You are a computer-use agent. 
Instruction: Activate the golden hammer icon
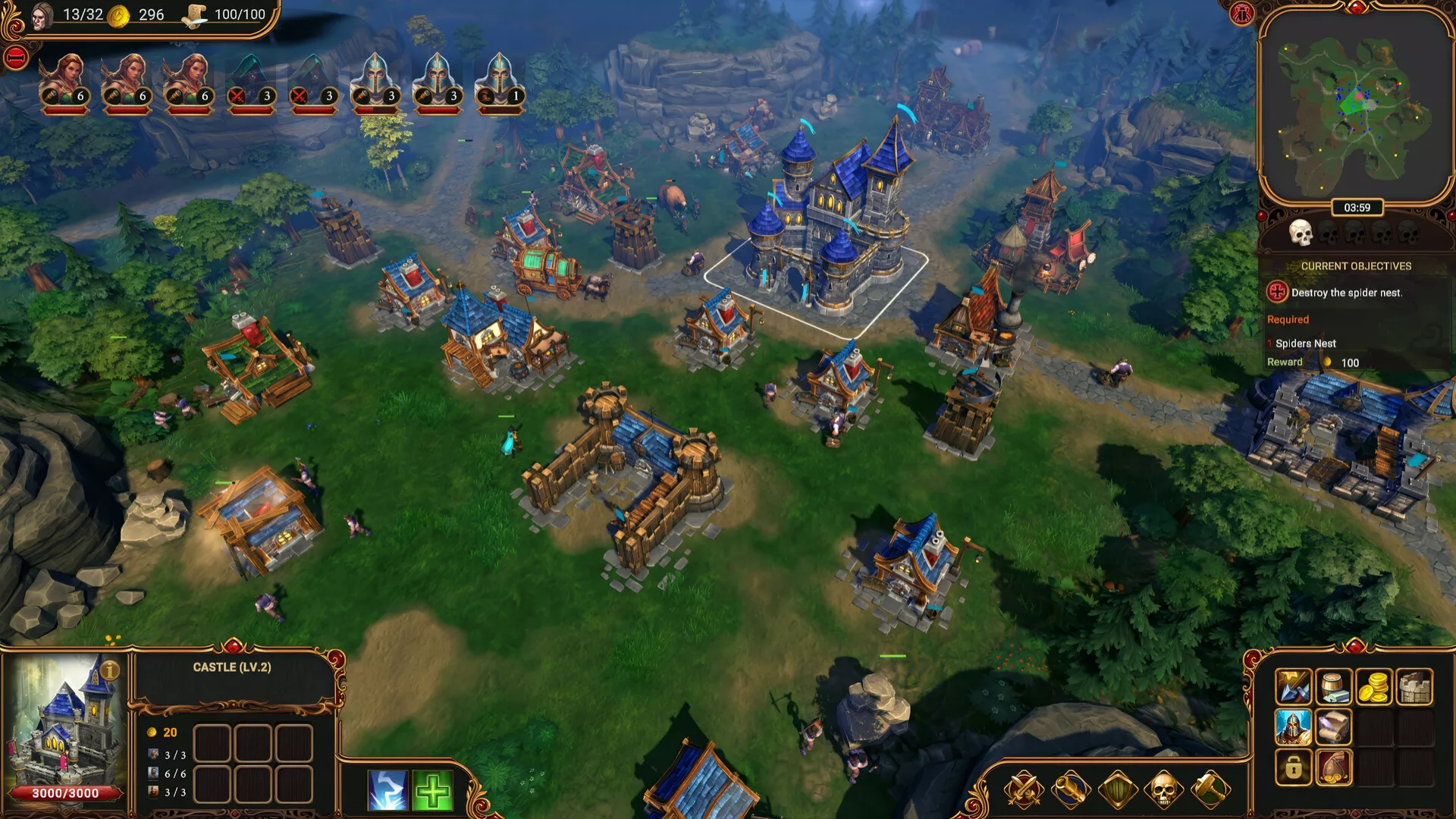point(1210,790)
